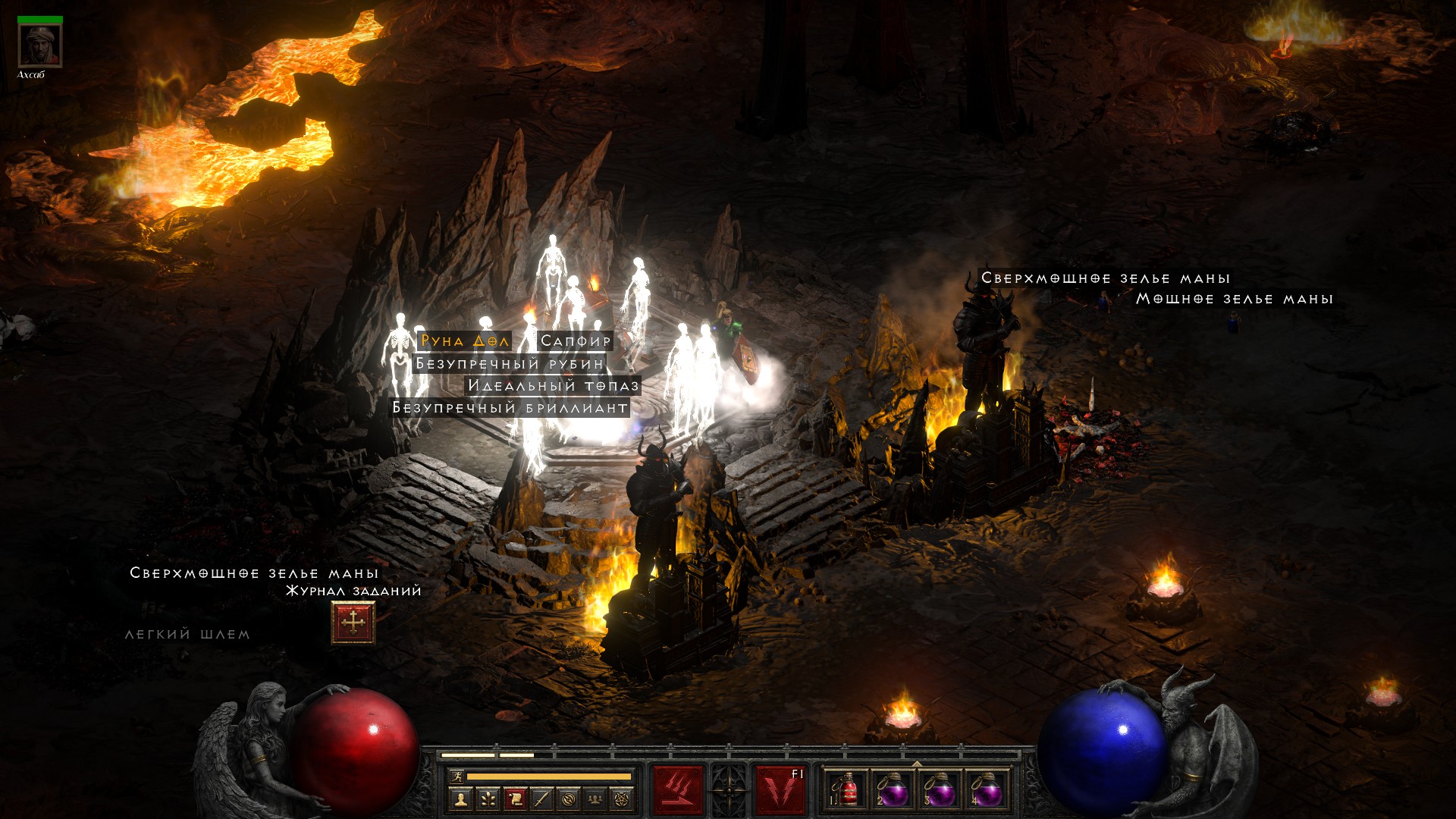Expand the belt with the small arrow
The image size is (1456, 819).
click(x=917, y=764)
